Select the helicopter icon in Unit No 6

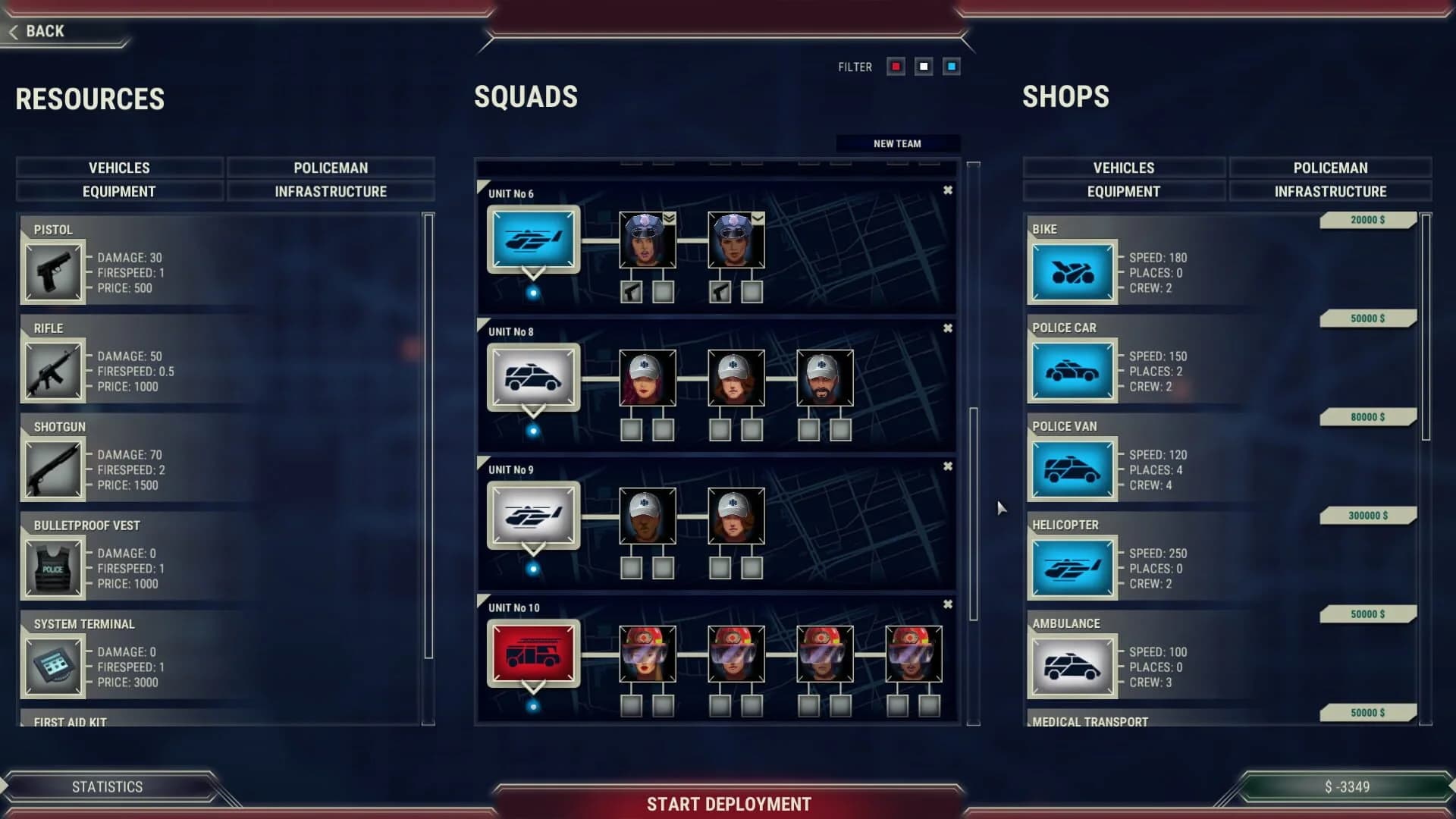tap(534, 239)
